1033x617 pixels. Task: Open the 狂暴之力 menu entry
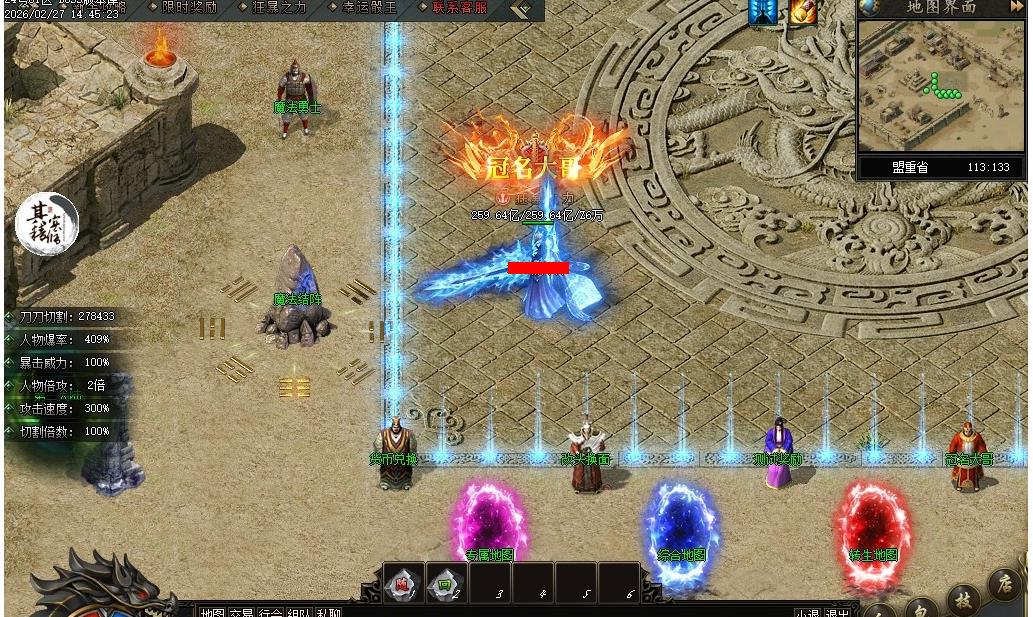coord(279,8)
